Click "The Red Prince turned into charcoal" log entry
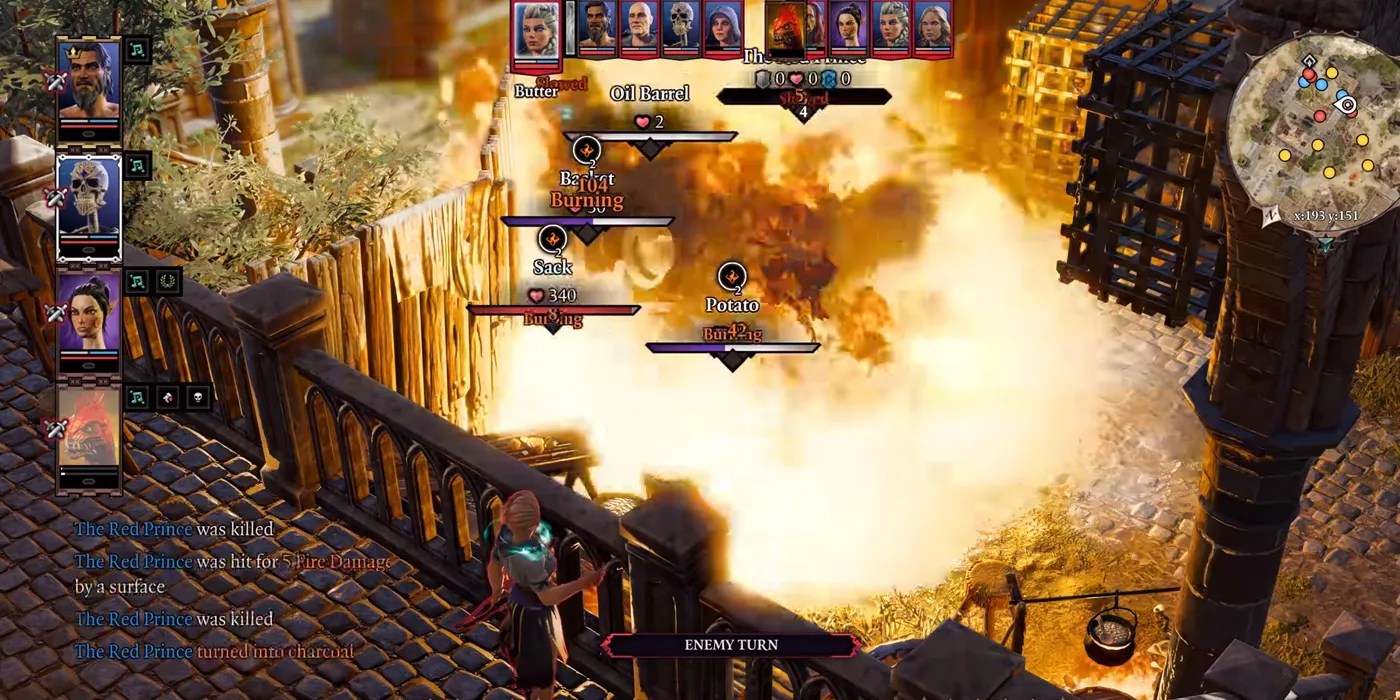The width and height of the screenshot is (1400, 700). point(214,652)
